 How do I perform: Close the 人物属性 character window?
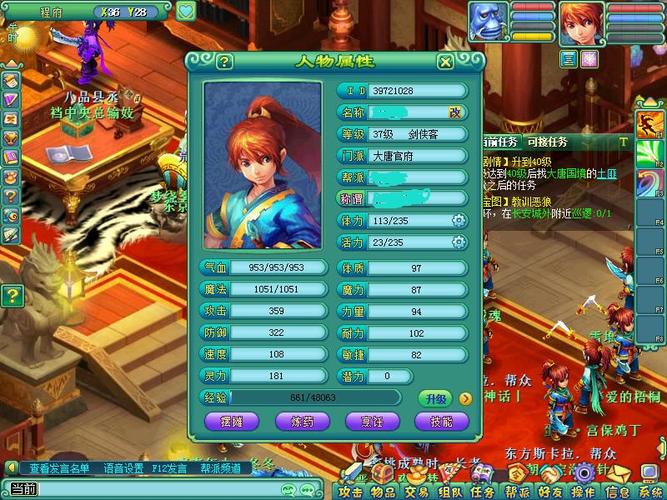point(445,61)
